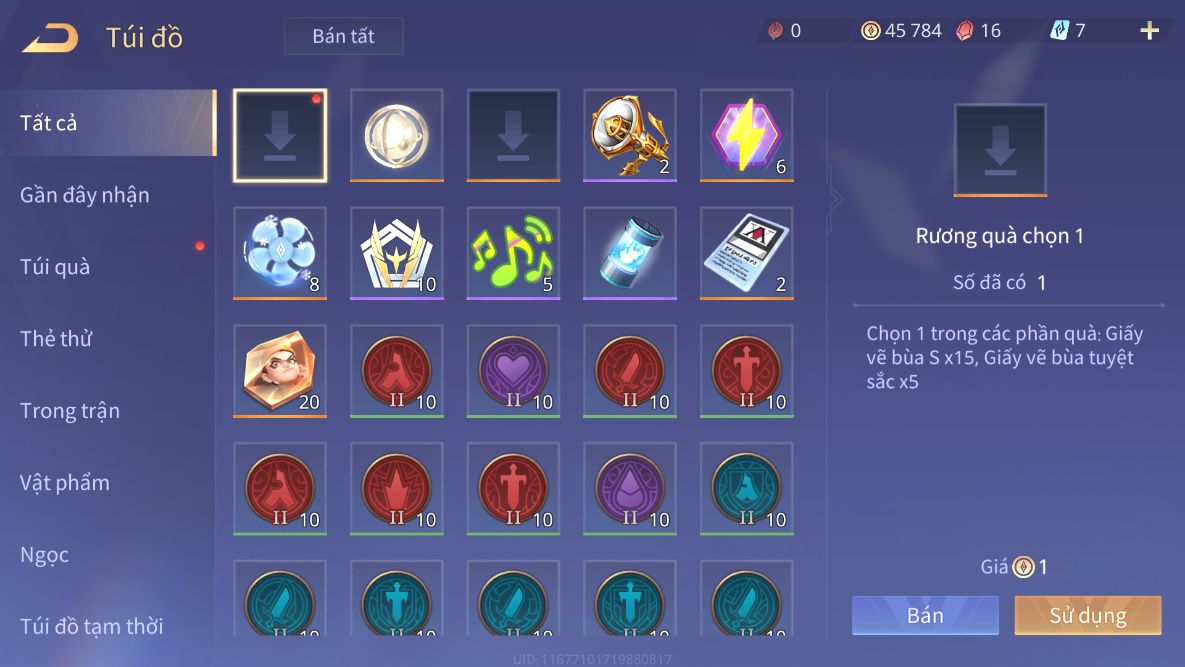
Task: Use the chest with Sử dụng button
Action: 1088,615
